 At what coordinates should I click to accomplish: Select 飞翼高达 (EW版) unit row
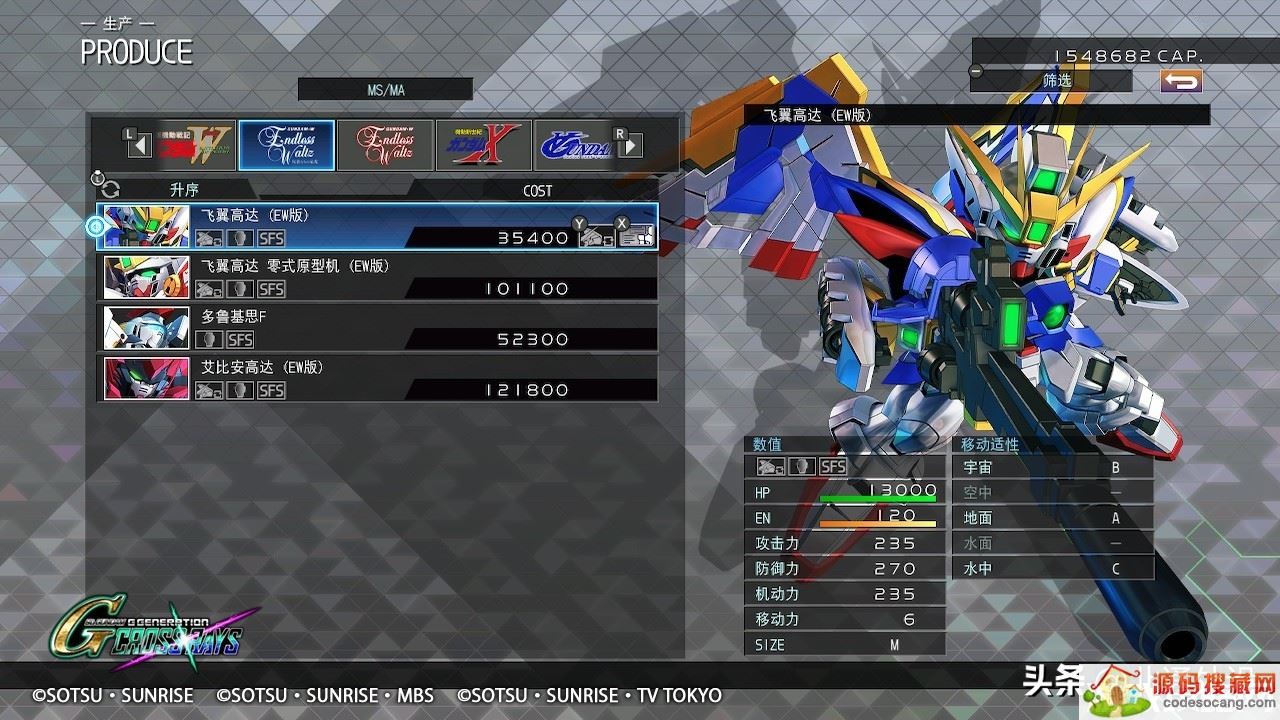coord(378,226)
